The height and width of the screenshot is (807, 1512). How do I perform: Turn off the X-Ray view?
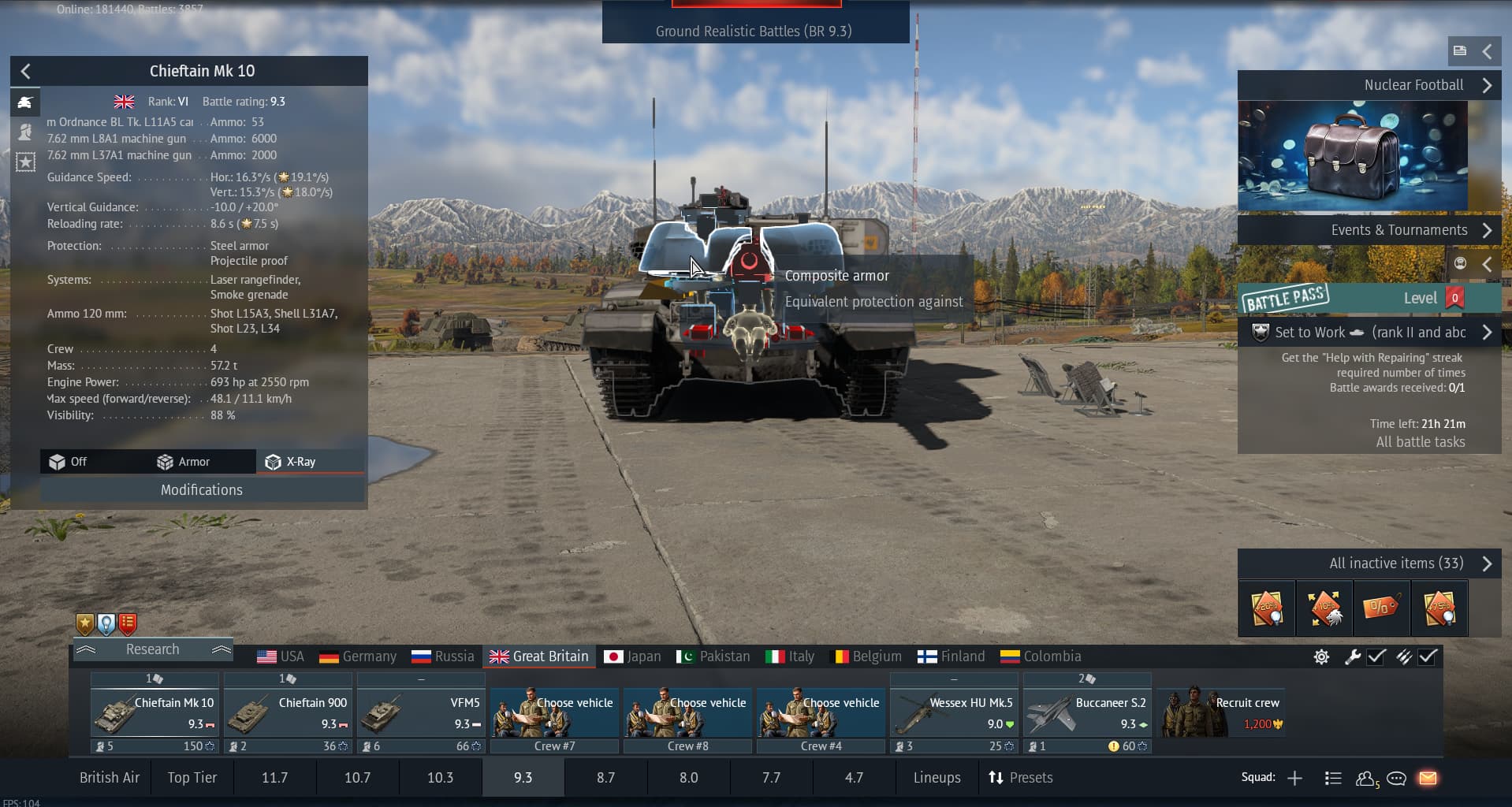69,462
